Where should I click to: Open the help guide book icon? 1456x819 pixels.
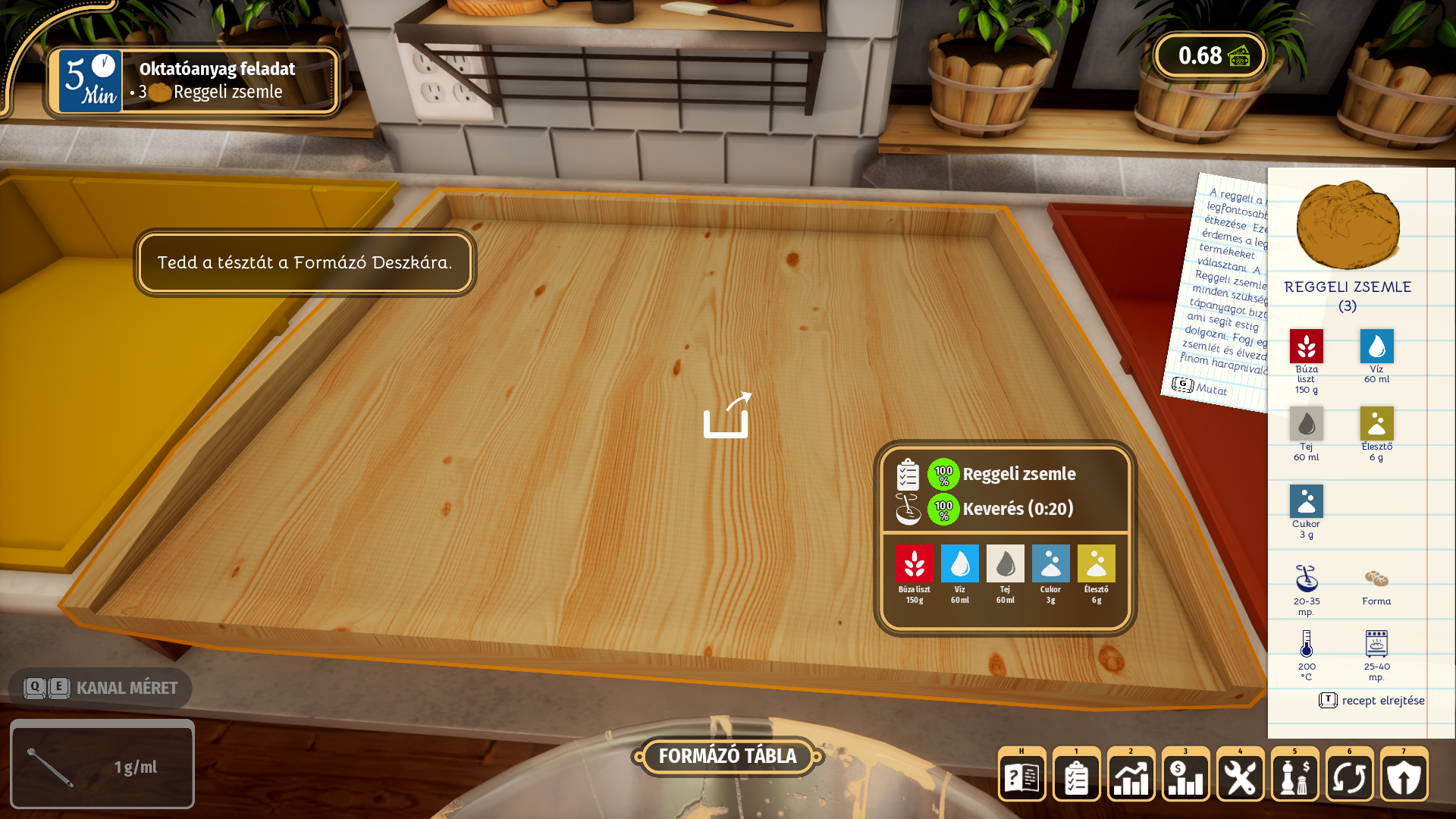pos(1021,777)
